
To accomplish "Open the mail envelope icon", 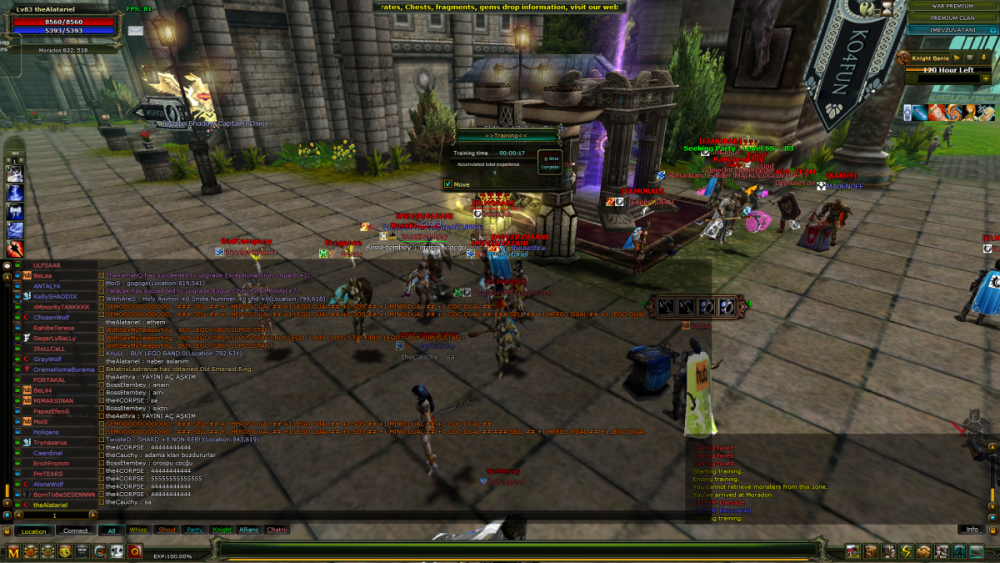I will (136, 30).
